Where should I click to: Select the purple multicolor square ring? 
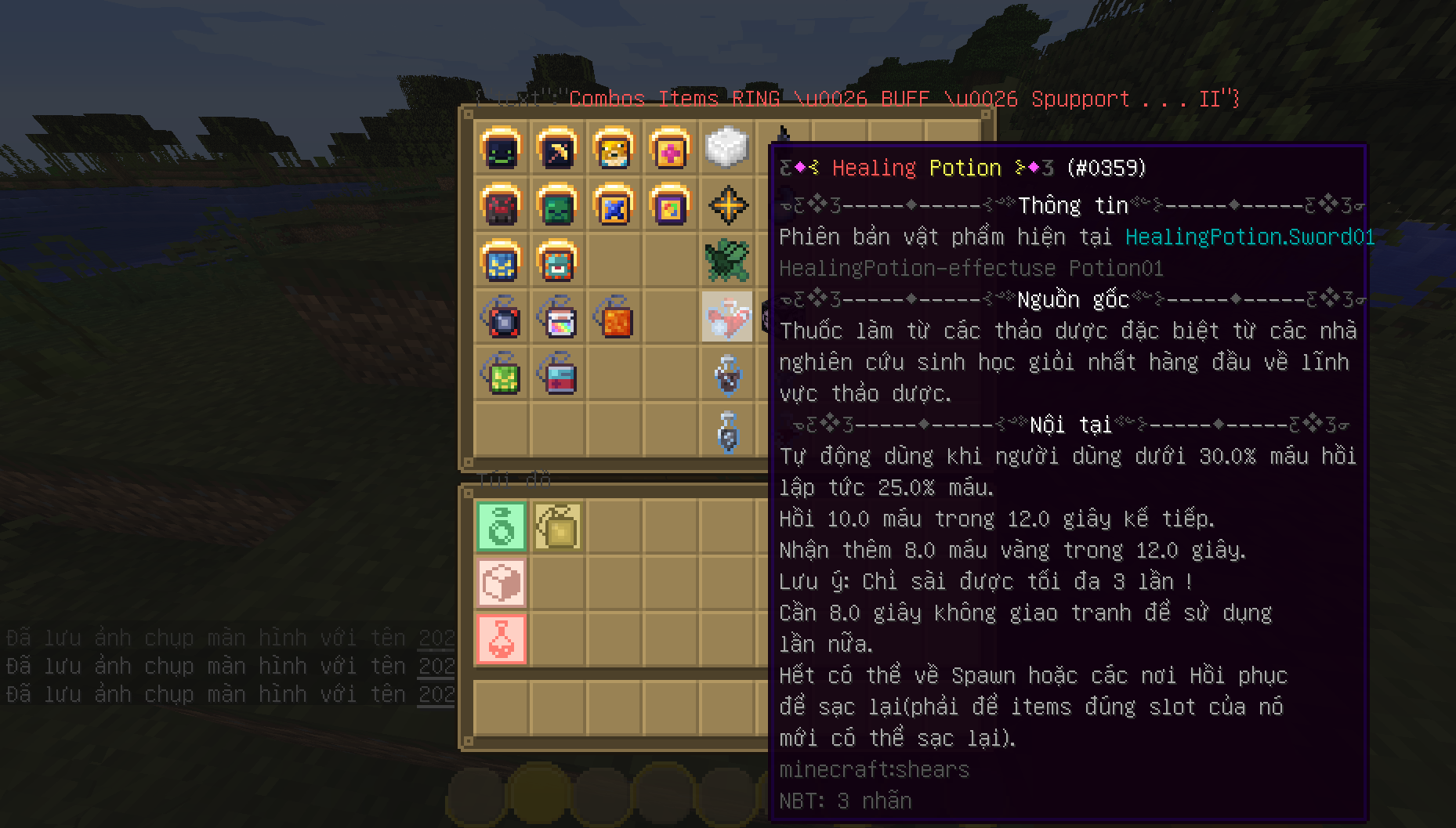click(670, 205)
